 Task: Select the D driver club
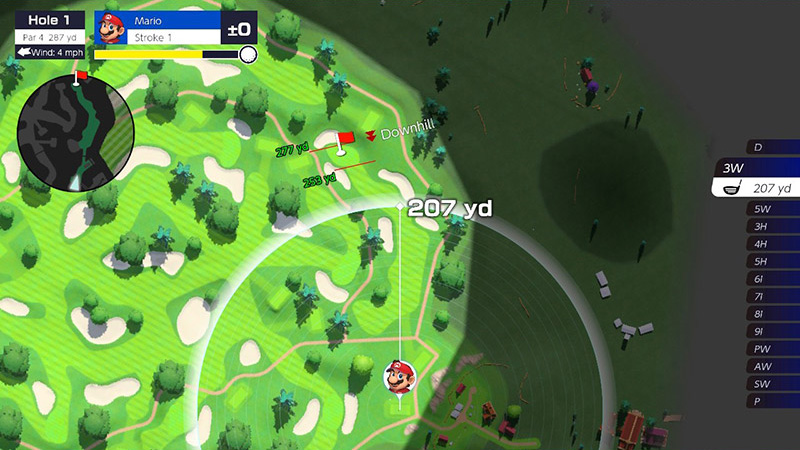(x=771, y=147)
